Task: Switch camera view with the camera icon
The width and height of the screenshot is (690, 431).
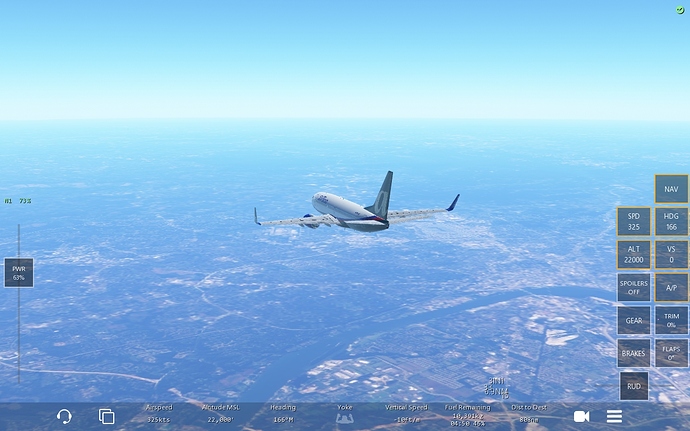Action: (x=581, y=416)
